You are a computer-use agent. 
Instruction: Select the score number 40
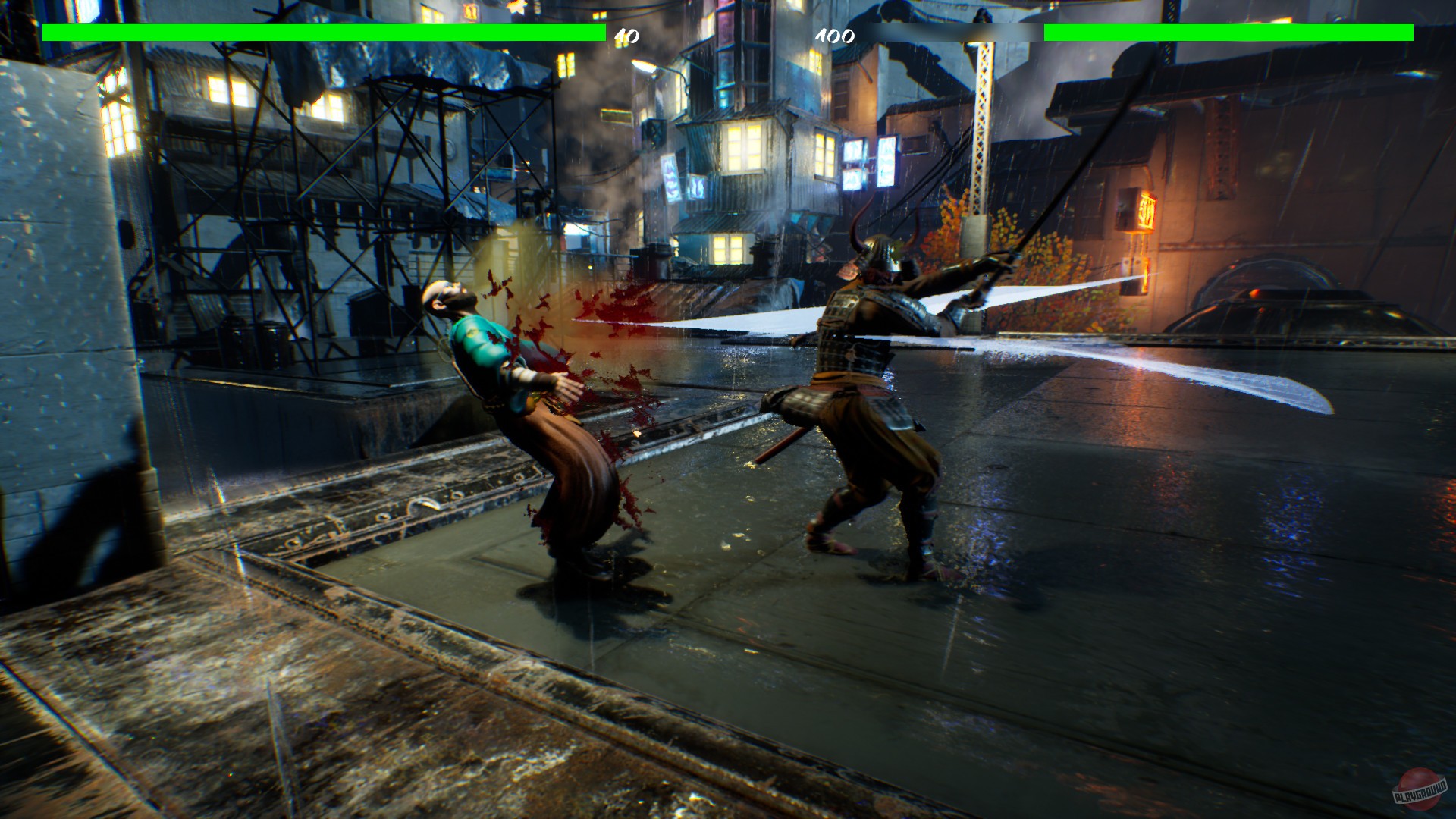(x=624, y=35)
